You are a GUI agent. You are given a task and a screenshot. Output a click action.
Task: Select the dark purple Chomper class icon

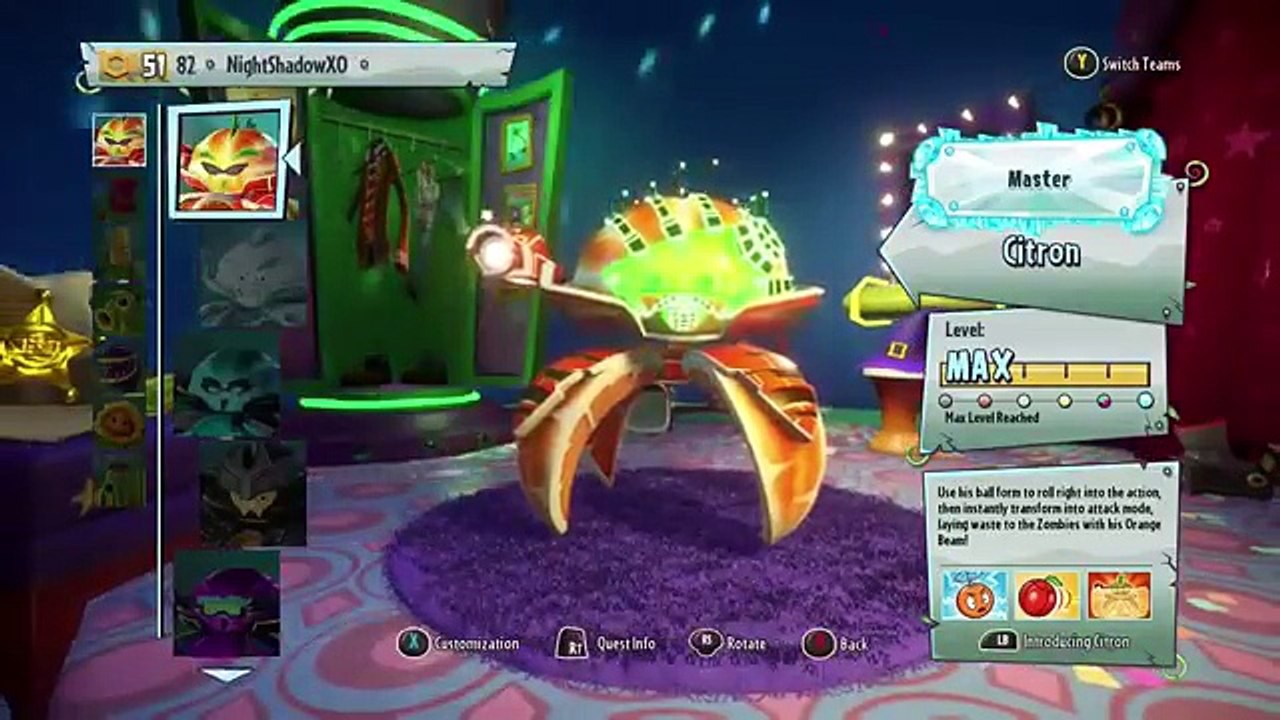(119, 367)
